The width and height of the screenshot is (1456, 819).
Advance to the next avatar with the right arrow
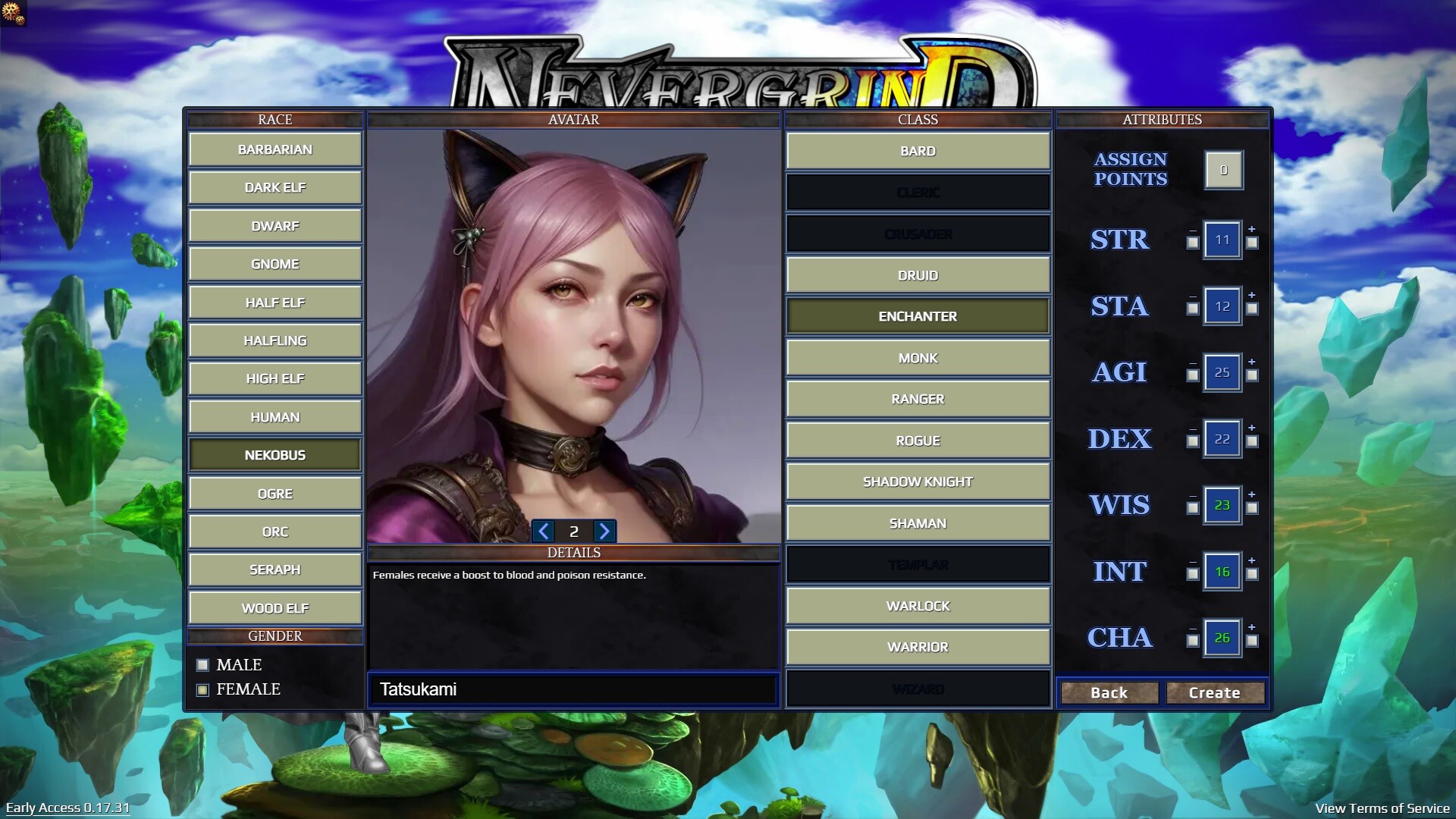(x=604, y=532)
